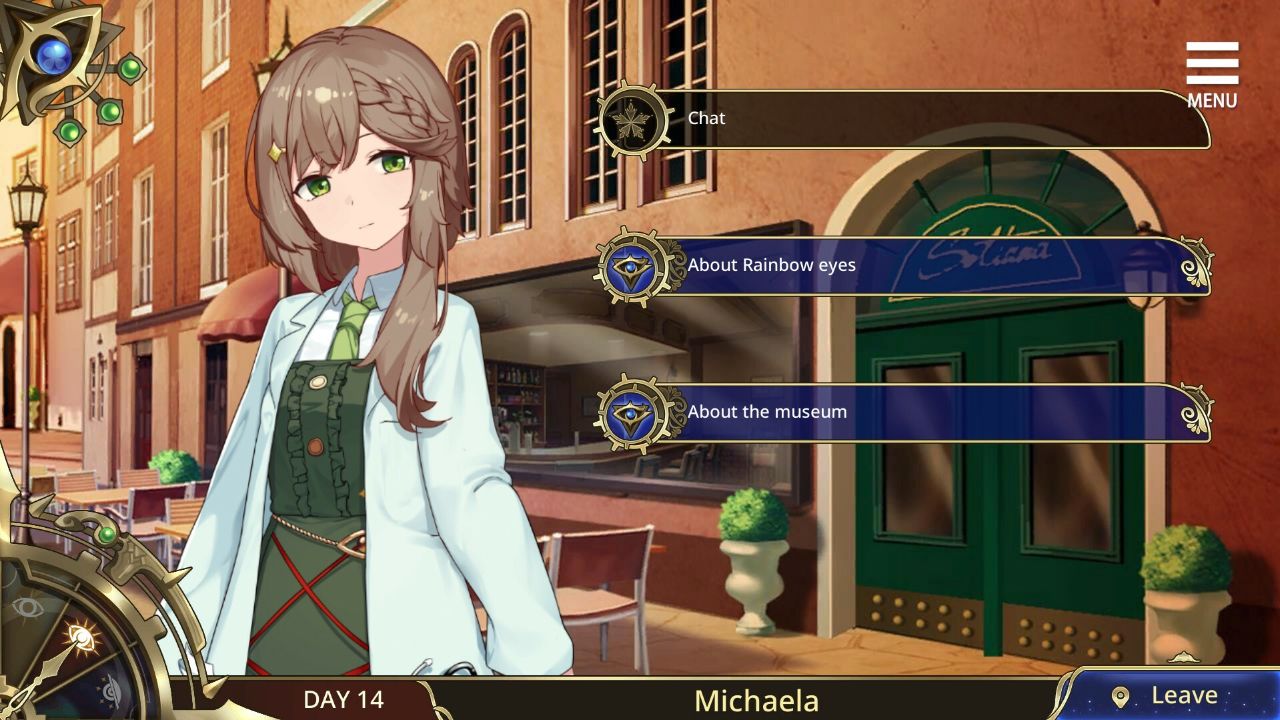Click the location pin icon on the Leave button
Viewport: 1280px width, 720px height.
point(1121,694)
